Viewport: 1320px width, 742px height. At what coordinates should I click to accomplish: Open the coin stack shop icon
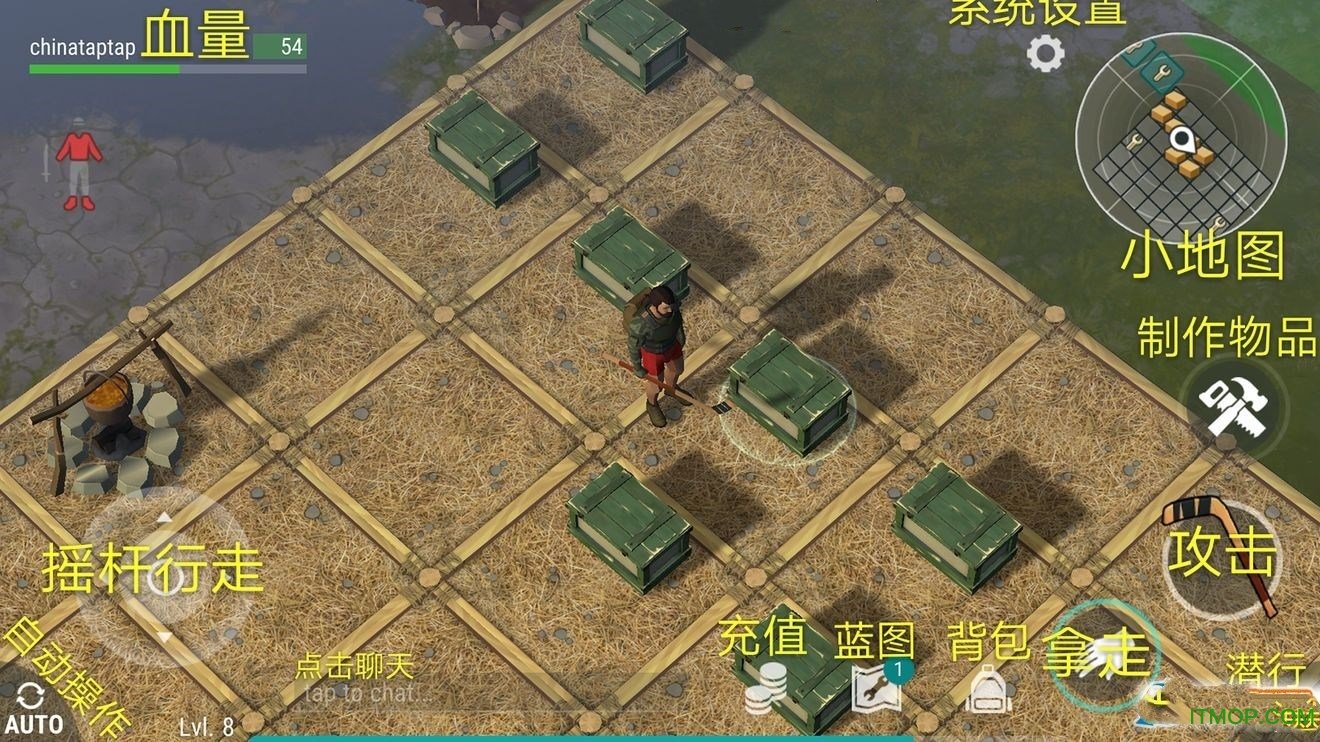coord(766,688)
